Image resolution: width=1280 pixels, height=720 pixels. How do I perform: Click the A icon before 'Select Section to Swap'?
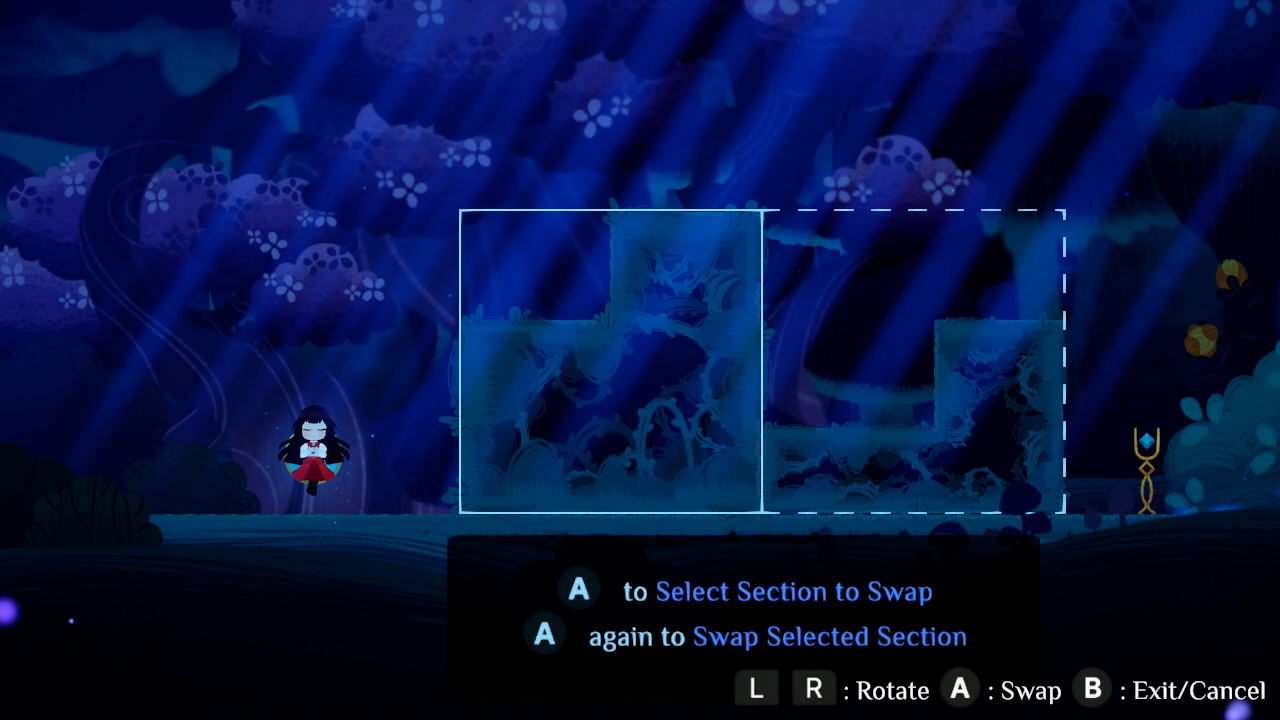(577, 590)
